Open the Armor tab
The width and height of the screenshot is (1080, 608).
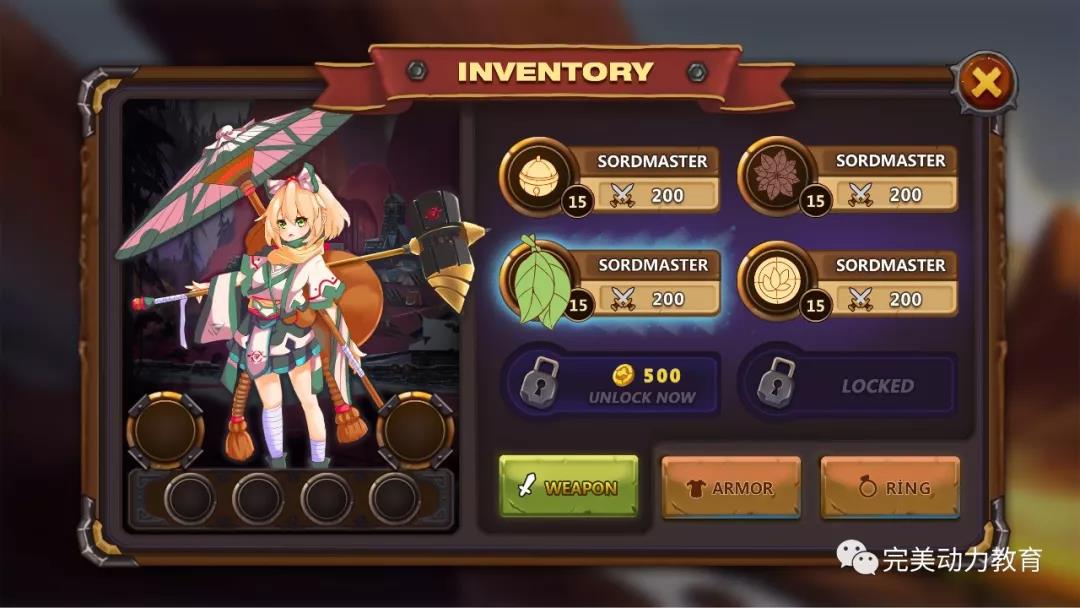[x=731, y=488]
